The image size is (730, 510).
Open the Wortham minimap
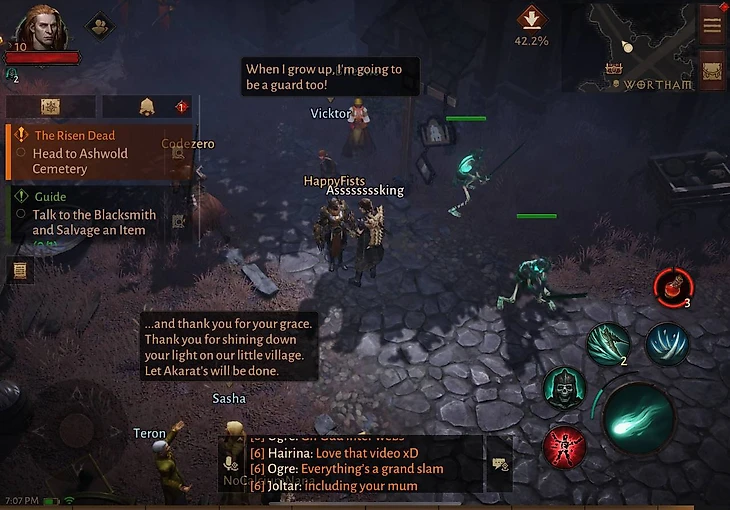[x=640, y=45]
